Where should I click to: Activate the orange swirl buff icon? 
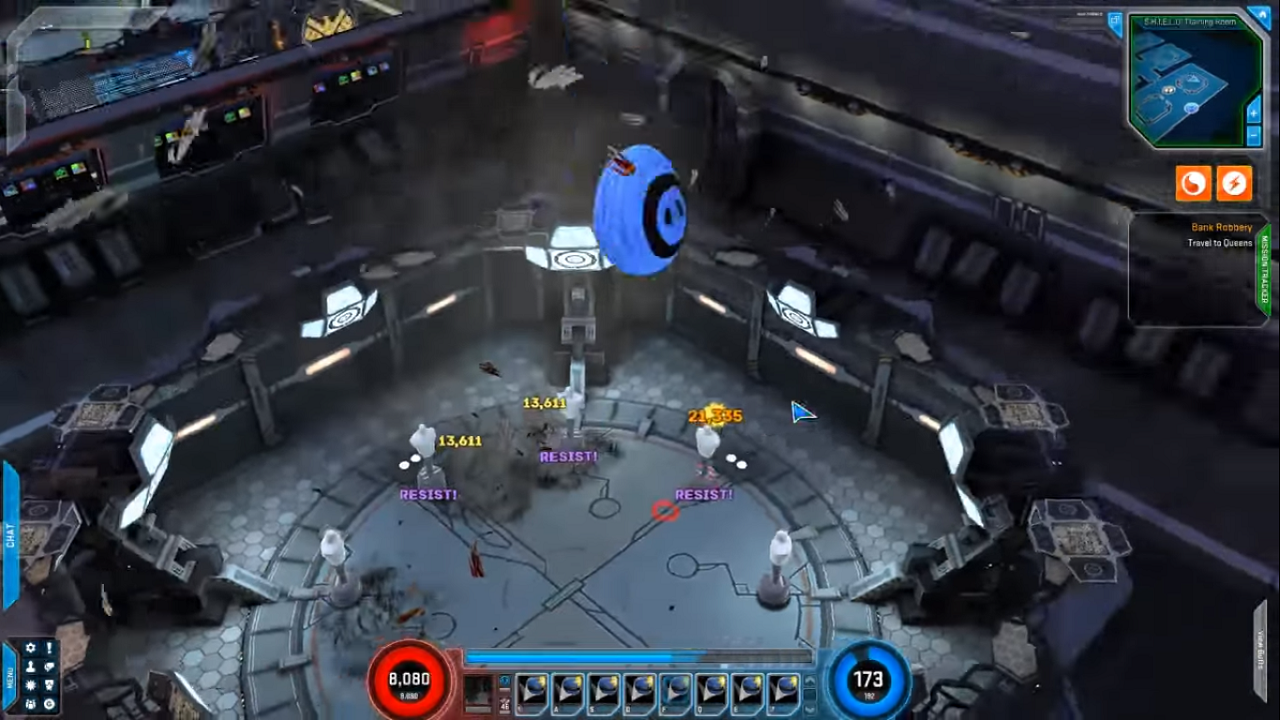pyautogui.click(x=1193, y=183)
